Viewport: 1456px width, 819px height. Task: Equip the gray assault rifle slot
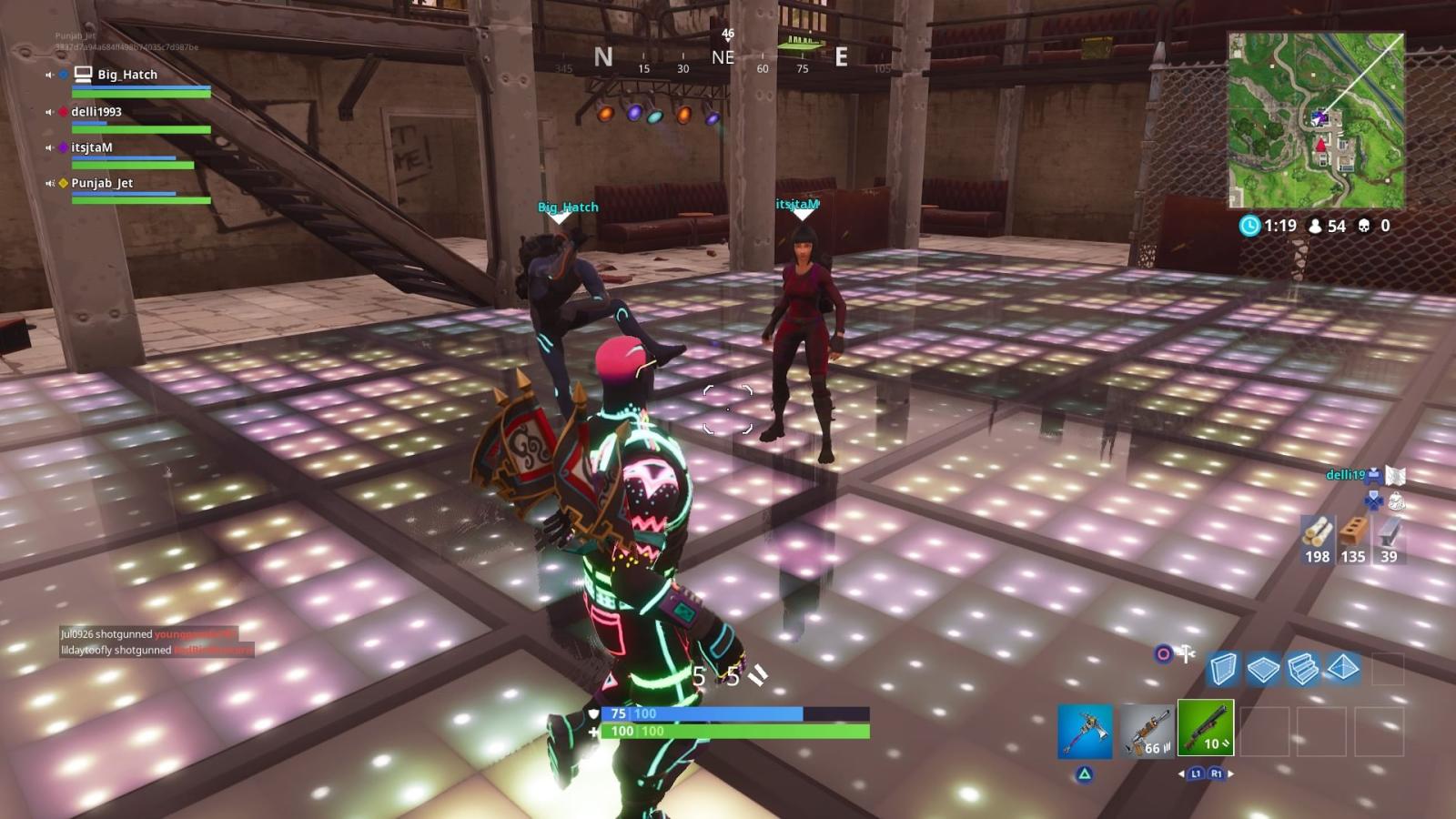pyautogui.click(x=1145, y=731)
